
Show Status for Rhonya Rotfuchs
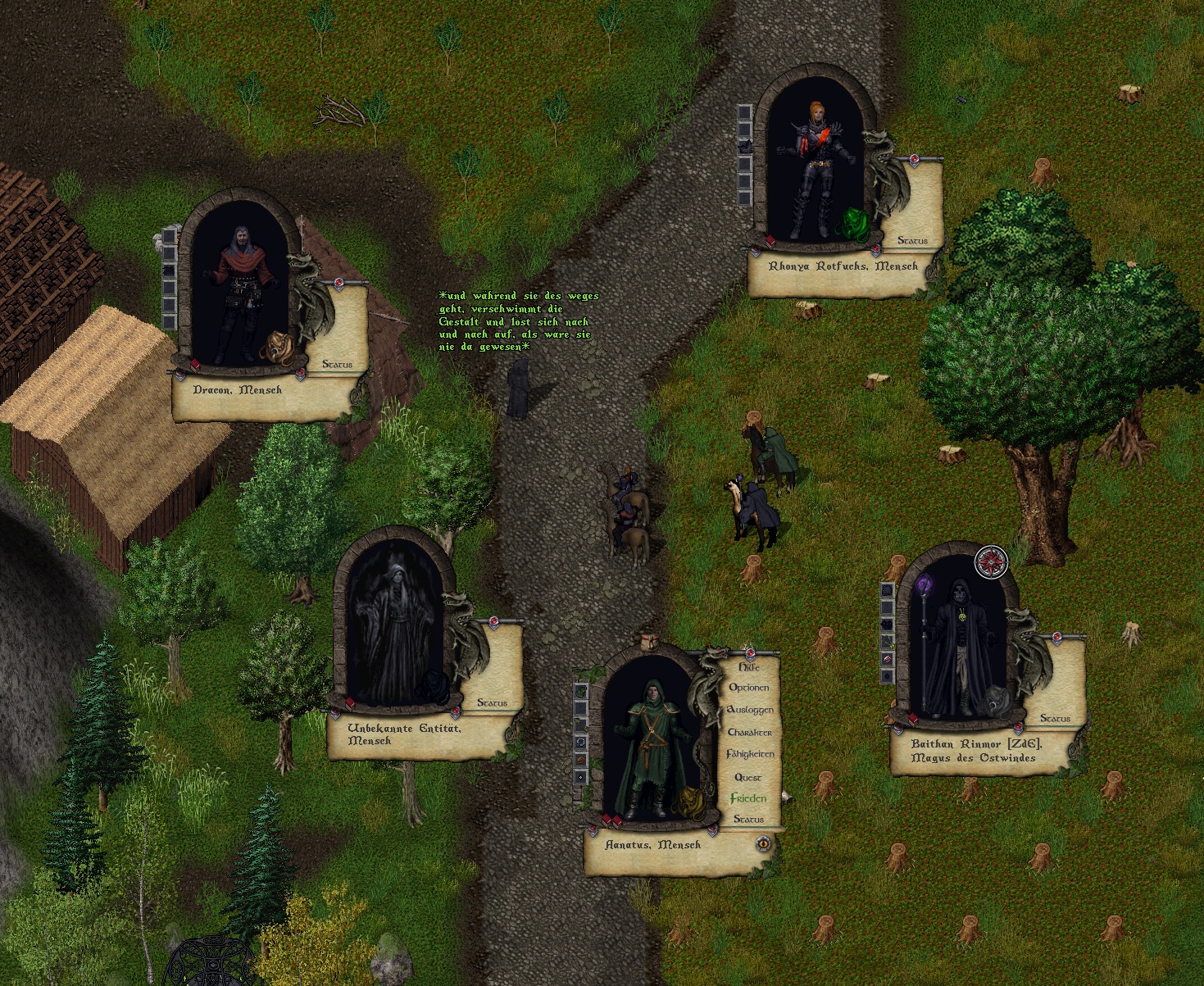point(912,240)
